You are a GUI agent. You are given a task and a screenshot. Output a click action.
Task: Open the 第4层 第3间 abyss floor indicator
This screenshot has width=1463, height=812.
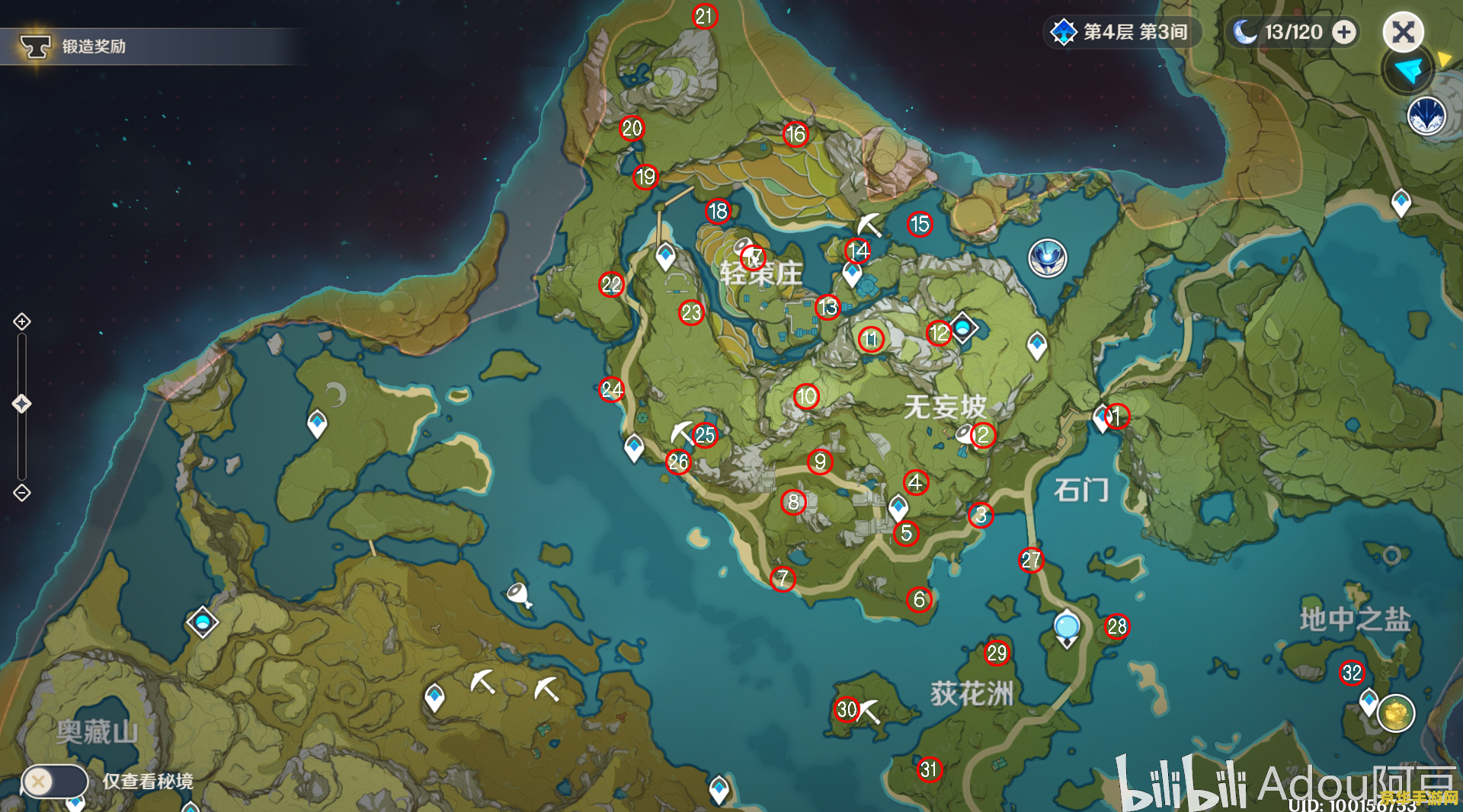tap(1122, 32)
